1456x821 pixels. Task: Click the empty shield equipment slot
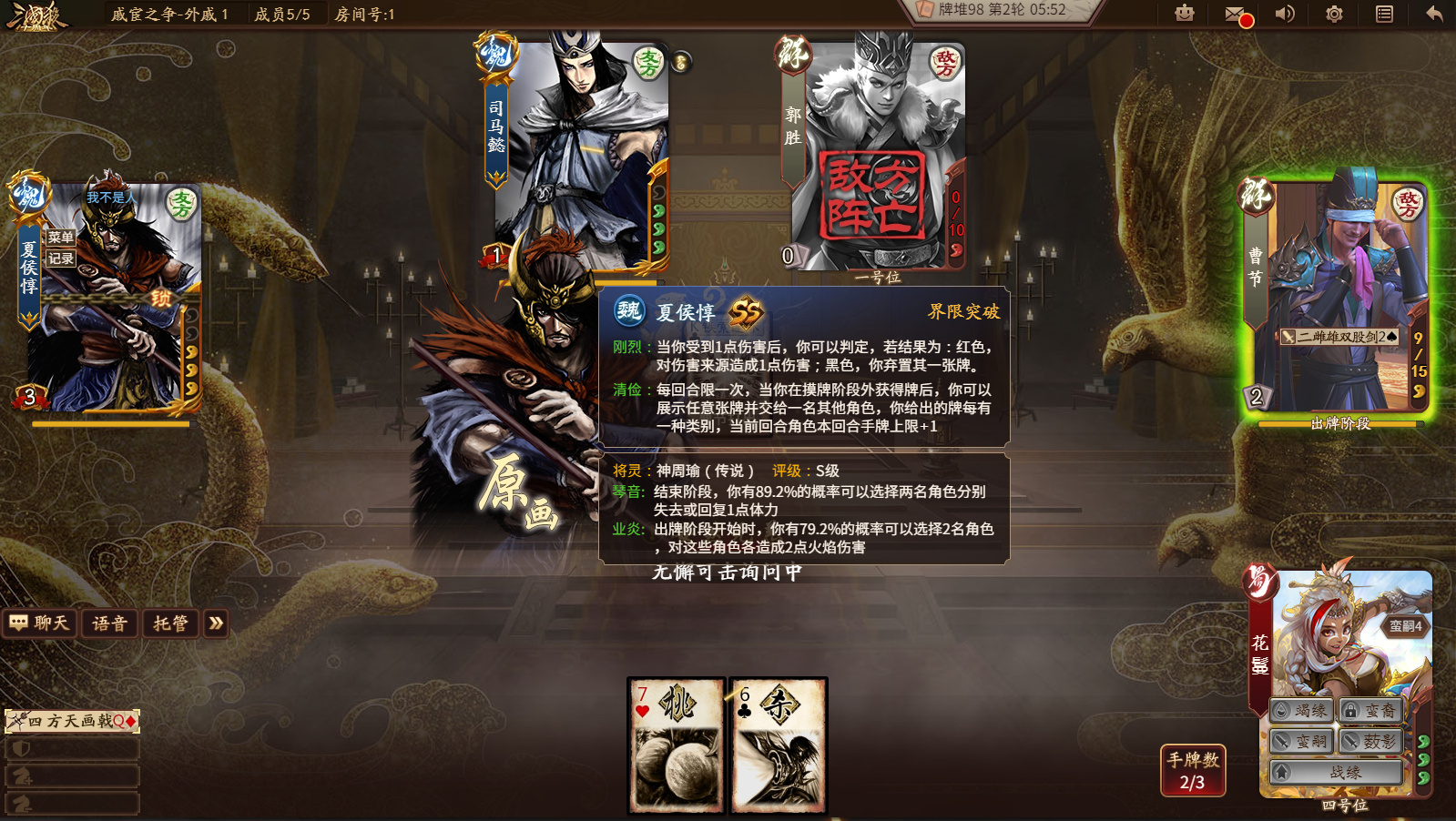73,749
